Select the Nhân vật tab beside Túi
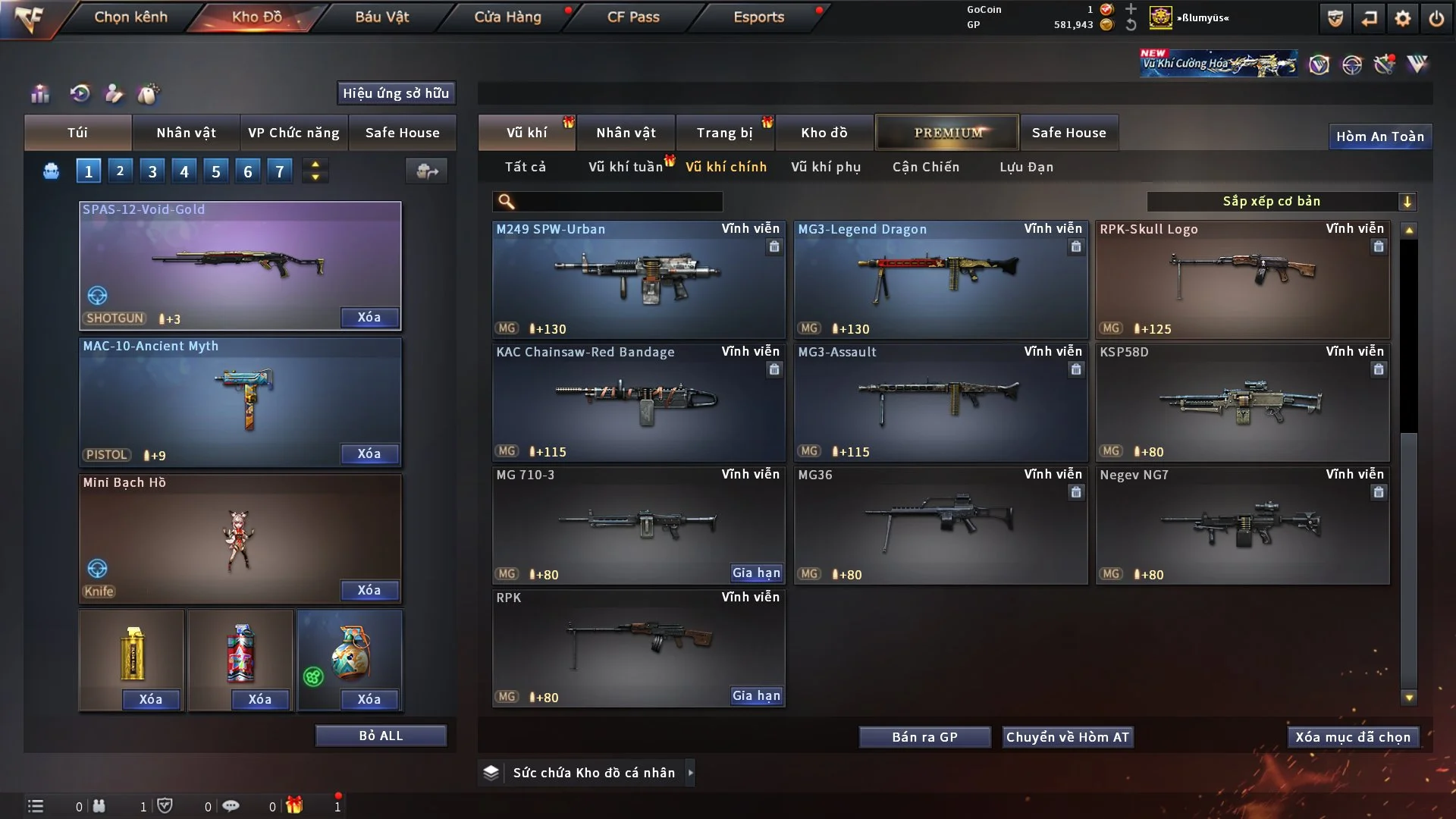 (186, 133)
